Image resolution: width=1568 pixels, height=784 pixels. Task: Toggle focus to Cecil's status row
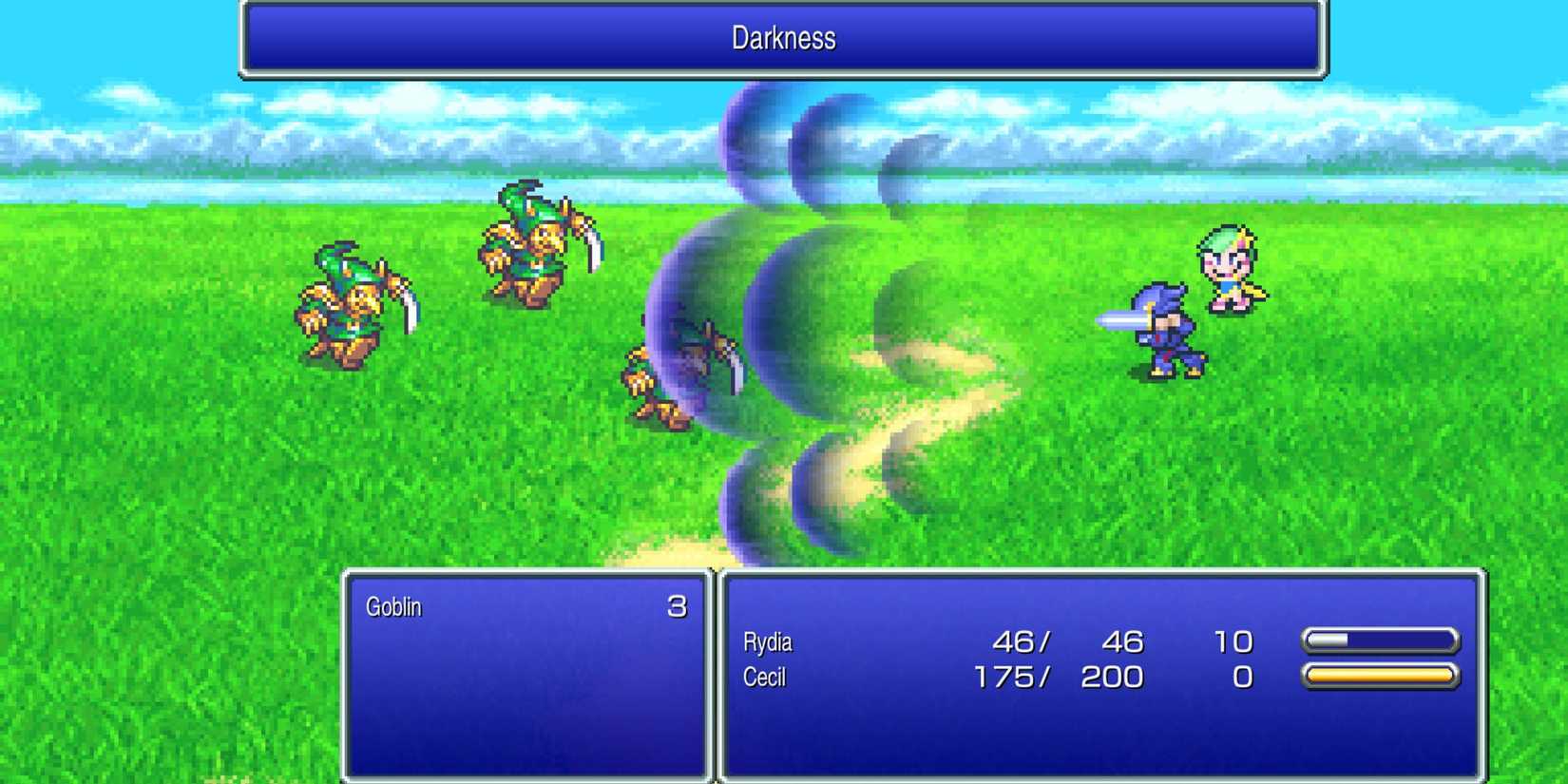(x=998, y=678)
